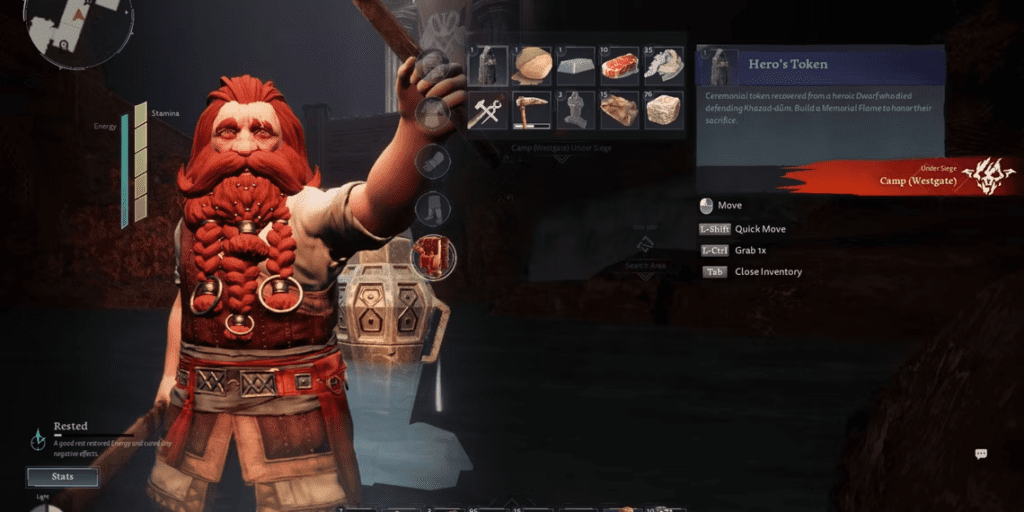
Task: Click the Rested status effect icon
Action: (x=38, y=438)
